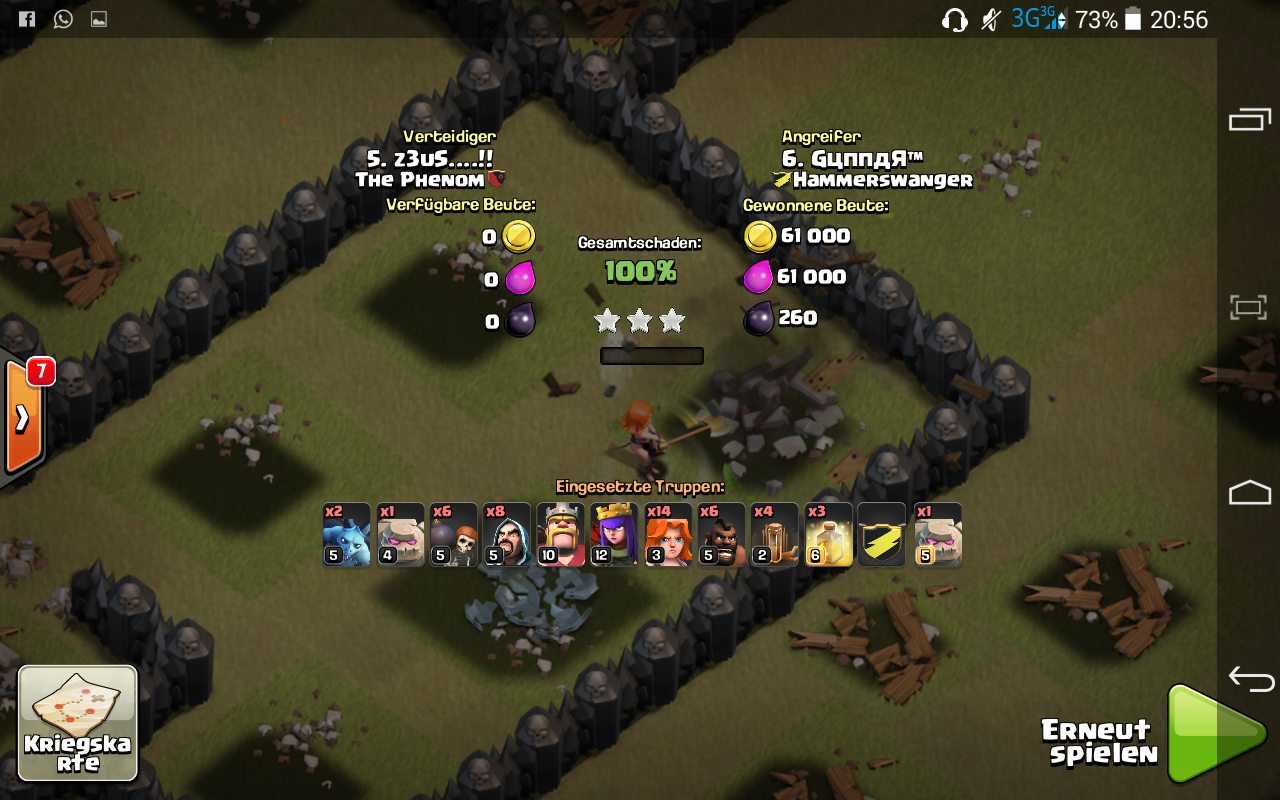Open the Android recent apps button
The image size is (1280, 800).
[x=1249, y=120]
